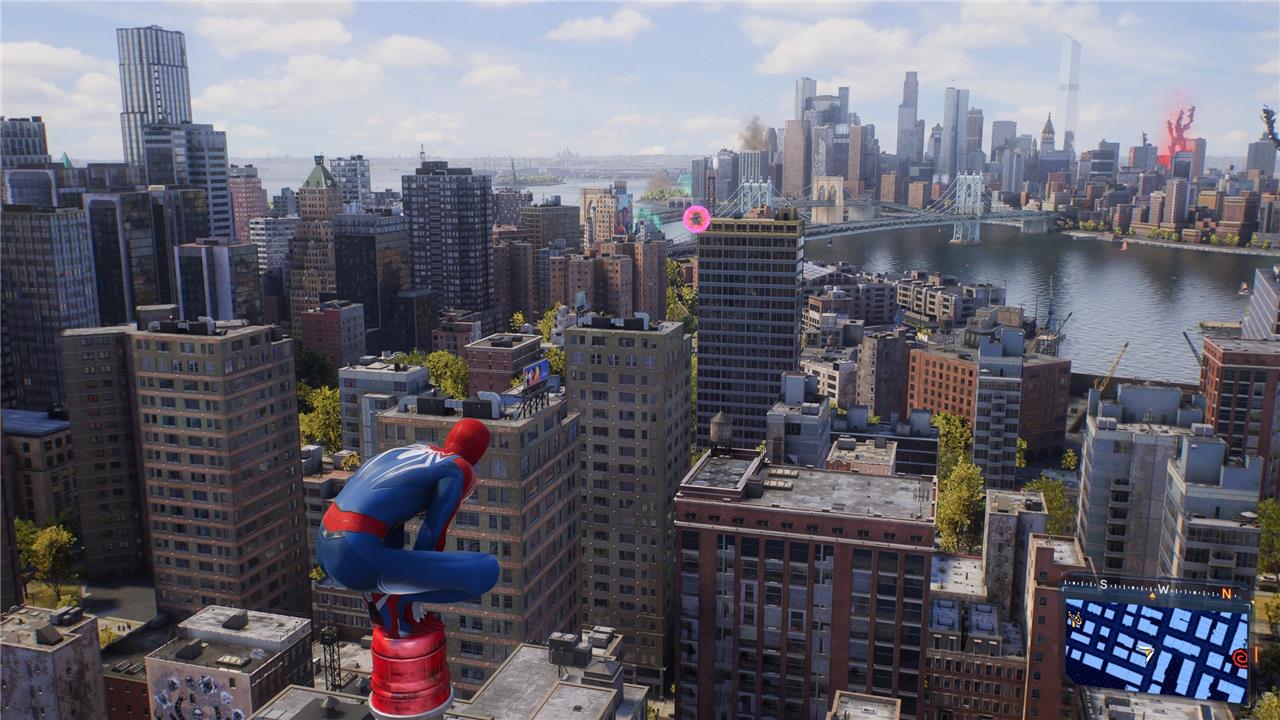Select the orange marker on the minimap
Image resolution: width=1280 pixels, height=720 pixels.
(1076, 620)
